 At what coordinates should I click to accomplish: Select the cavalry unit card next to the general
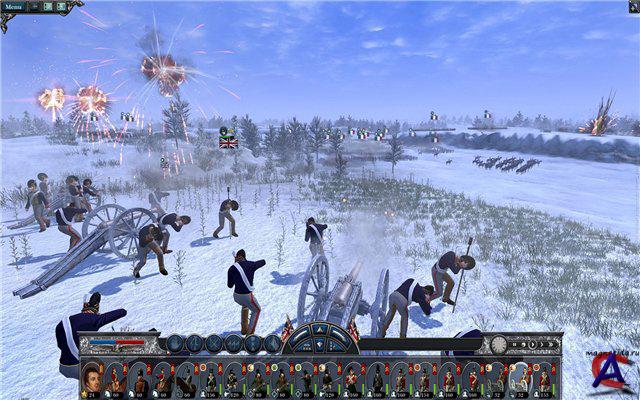[116, 379]
